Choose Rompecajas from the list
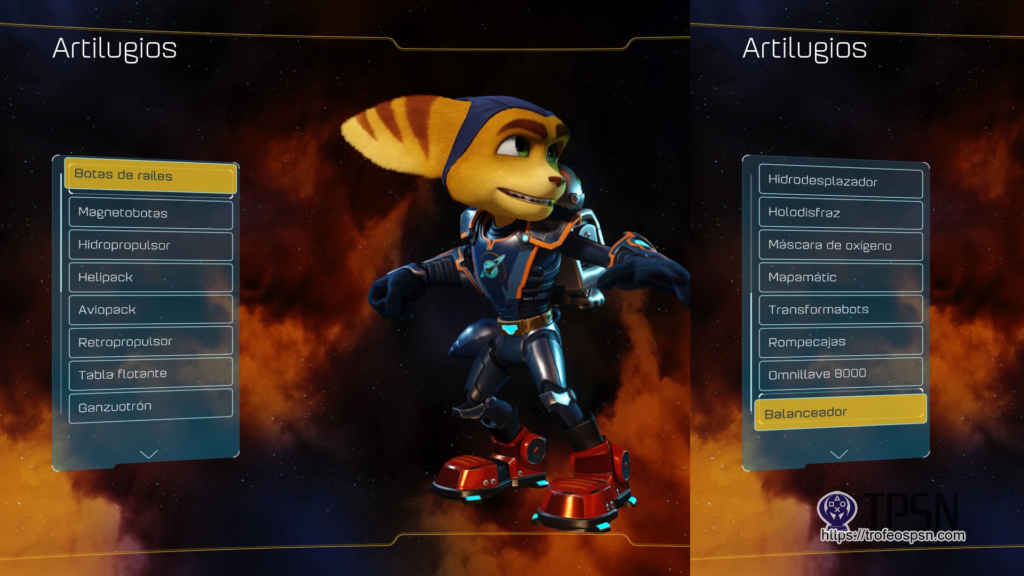Image resolution: width=1024 pixels, height=576 pixels. click(840, 342)
